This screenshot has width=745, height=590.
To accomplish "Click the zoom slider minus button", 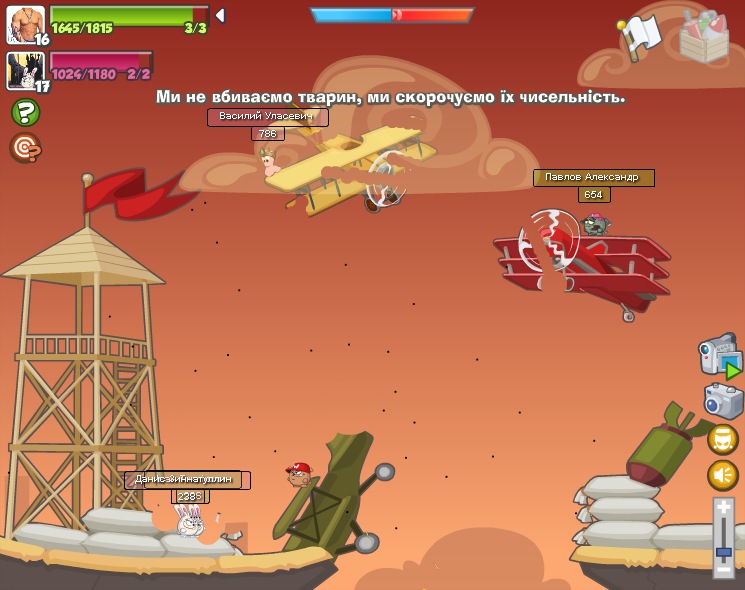I will 724,569.
